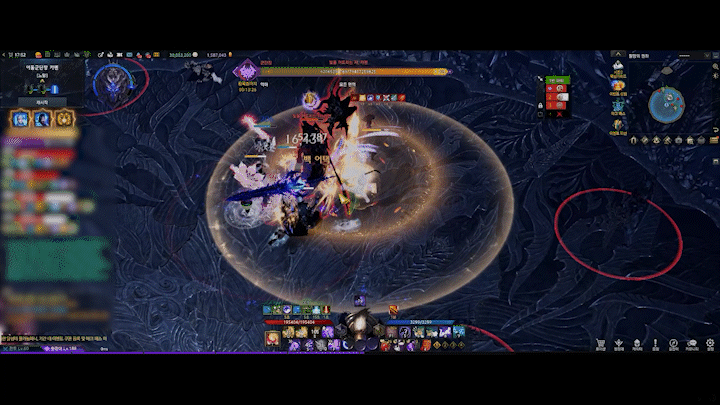The width and height of the screenshot is (720, 405).
Task: Open the settings gear menu icon
Action: 712,343
